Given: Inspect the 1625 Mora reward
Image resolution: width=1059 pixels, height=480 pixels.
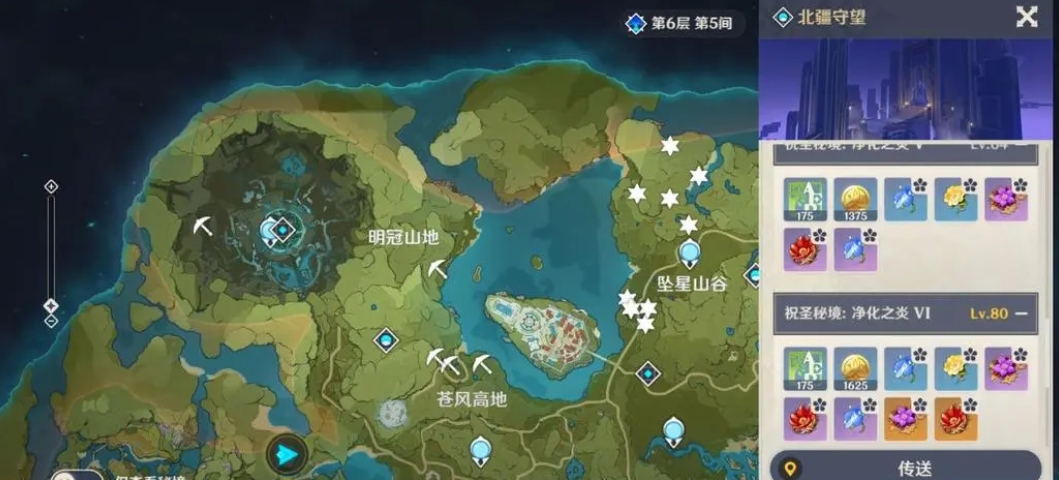Looking at the screenshot, I should pos(855,368).
